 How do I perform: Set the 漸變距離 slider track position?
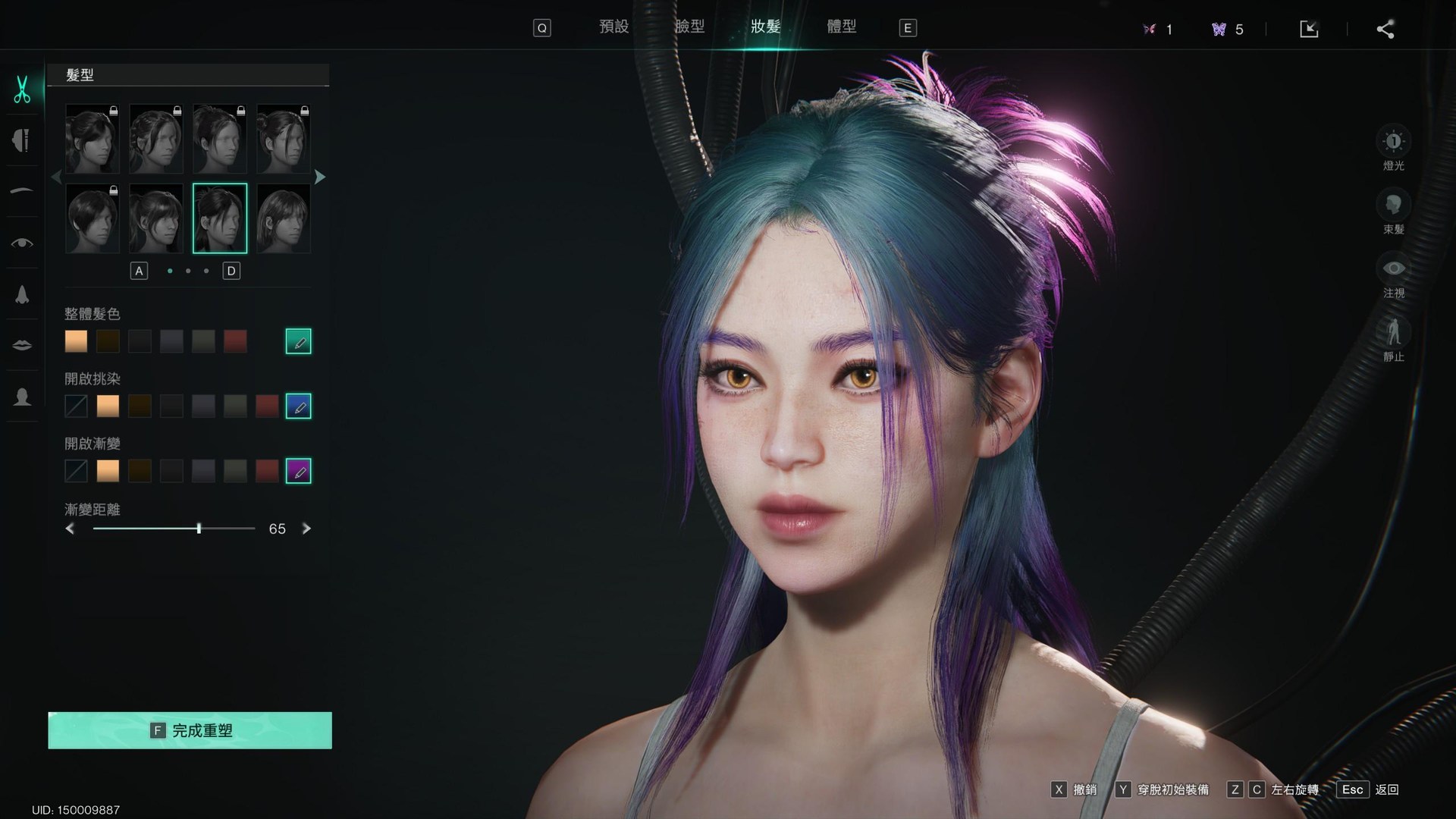click(x=174, y=529)
